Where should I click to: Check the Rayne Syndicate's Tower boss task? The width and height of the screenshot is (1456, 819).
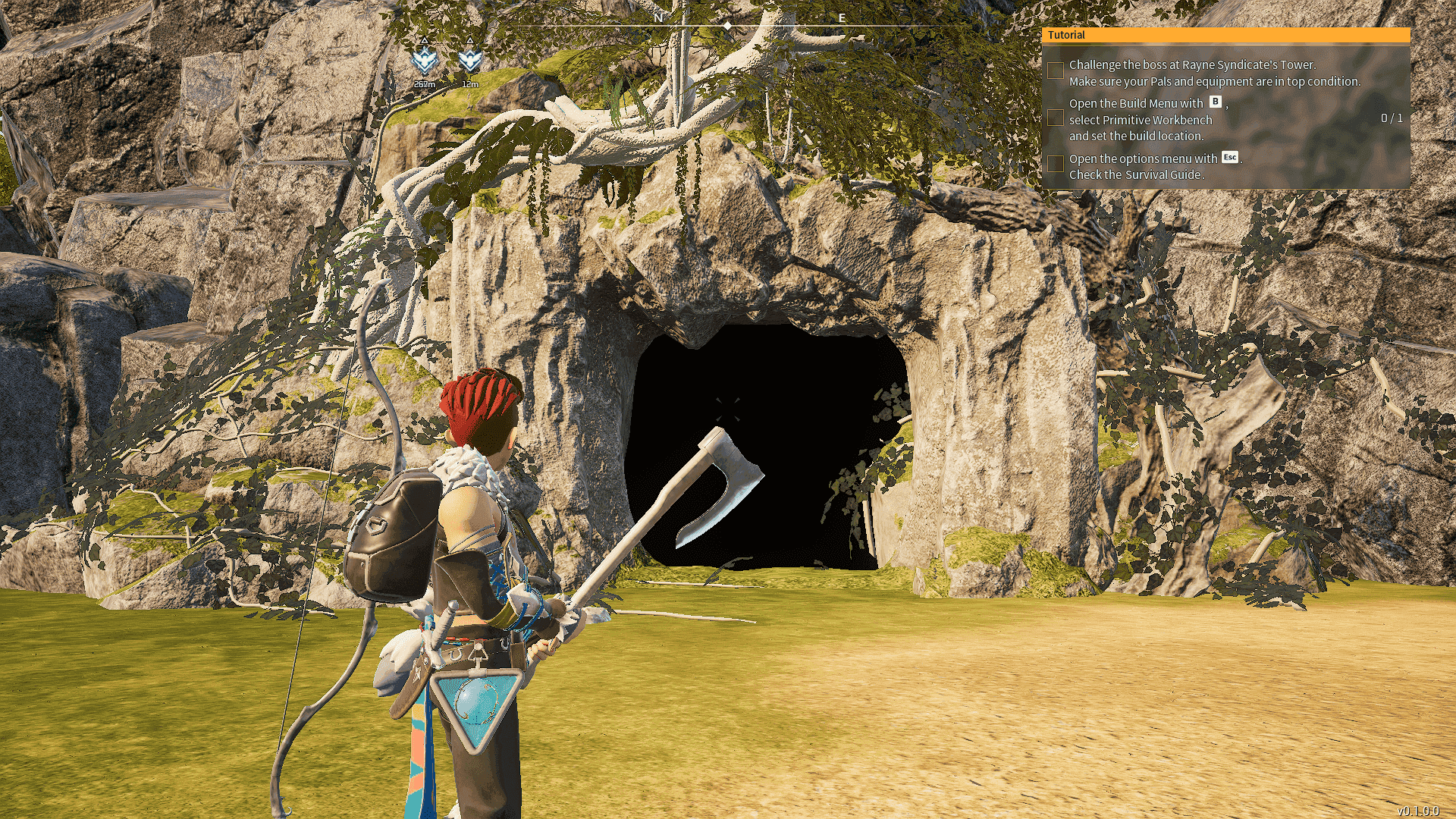(x=1055, y=70)
